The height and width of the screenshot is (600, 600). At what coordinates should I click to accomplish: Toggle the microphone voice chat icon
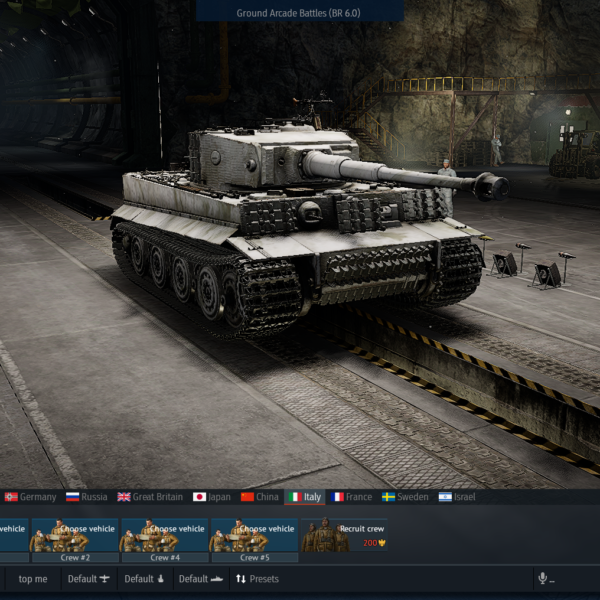pos(545,579)
